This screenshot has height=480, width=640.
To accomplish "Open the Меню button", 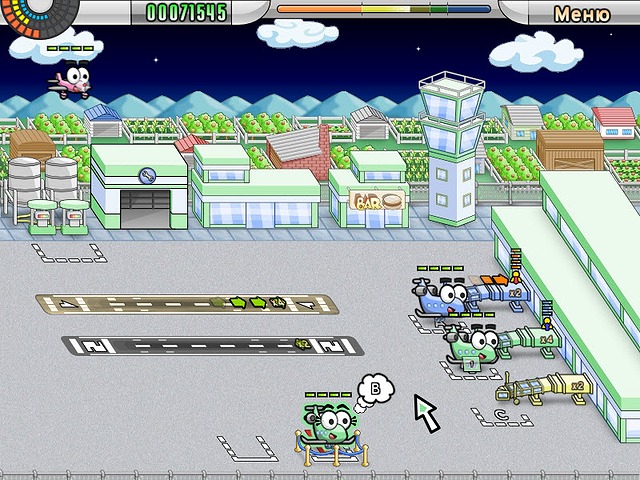I will (x=581, y=13).
